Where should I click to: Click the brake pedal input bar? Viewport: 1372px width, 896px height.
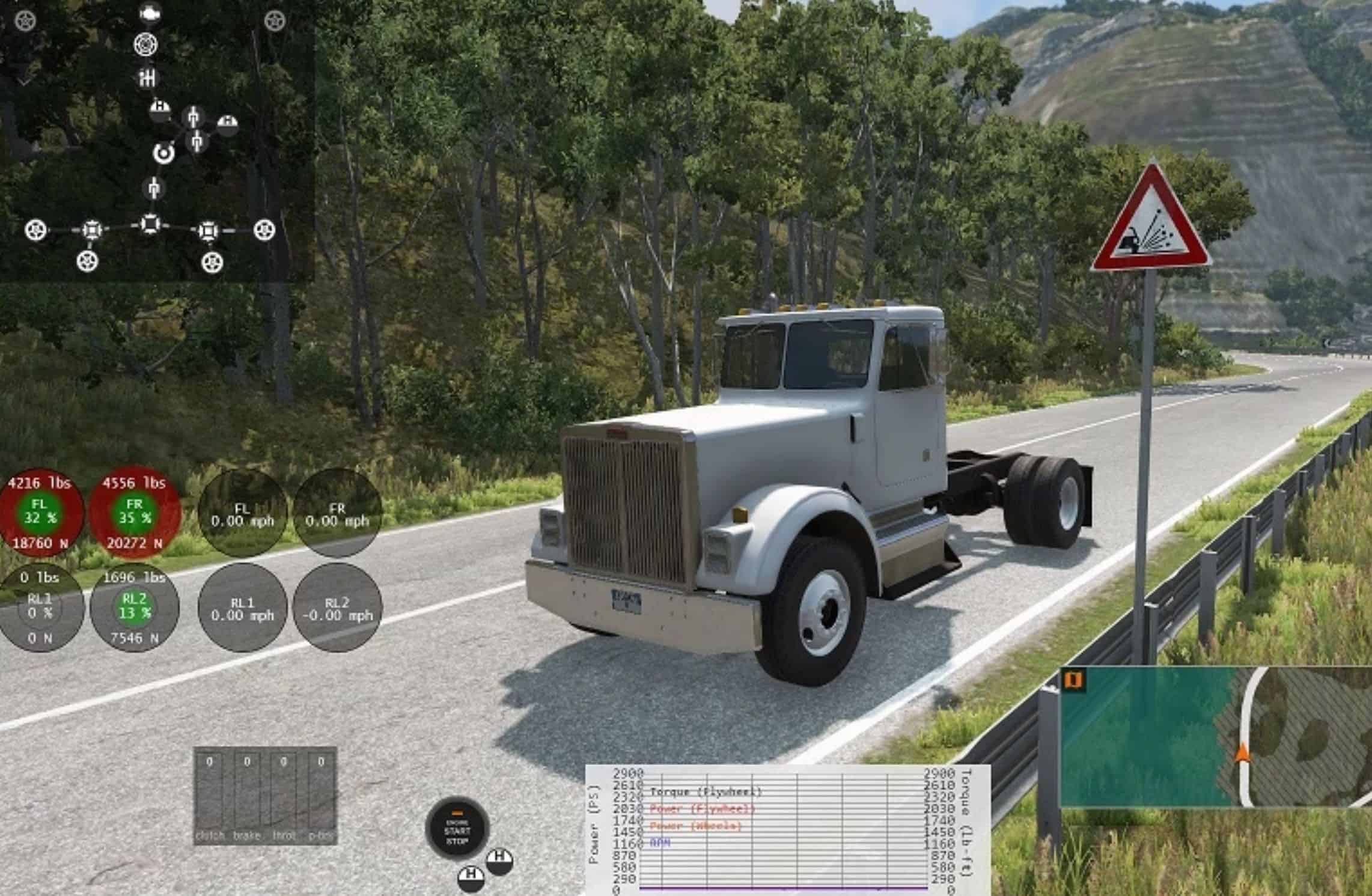point(246,794)
